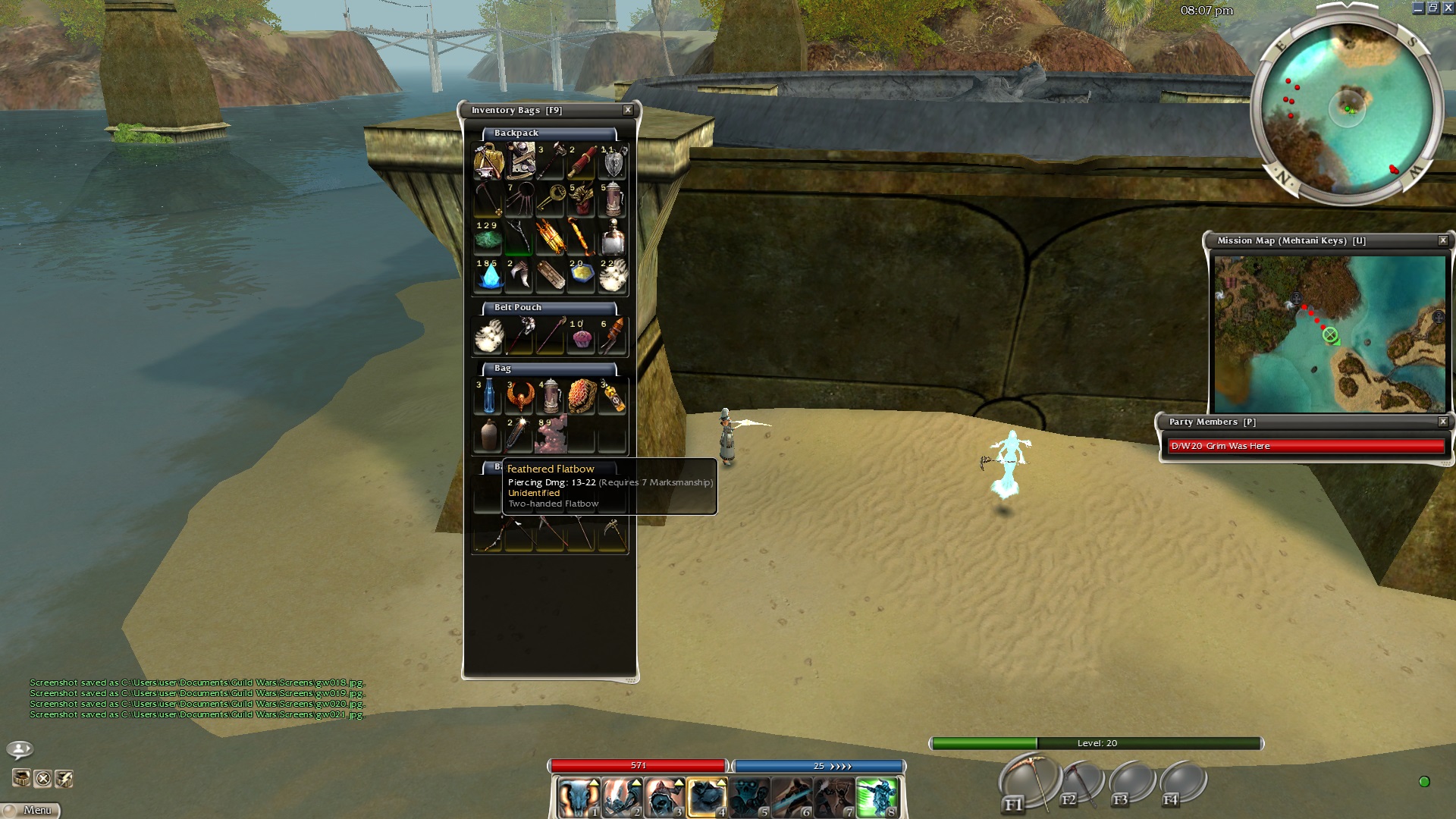Image resolution: width=1456 pixels, height=819 pixels.
Task: Select the pink cupcake in the Belt Pouch
Action: tap(582, 337)
